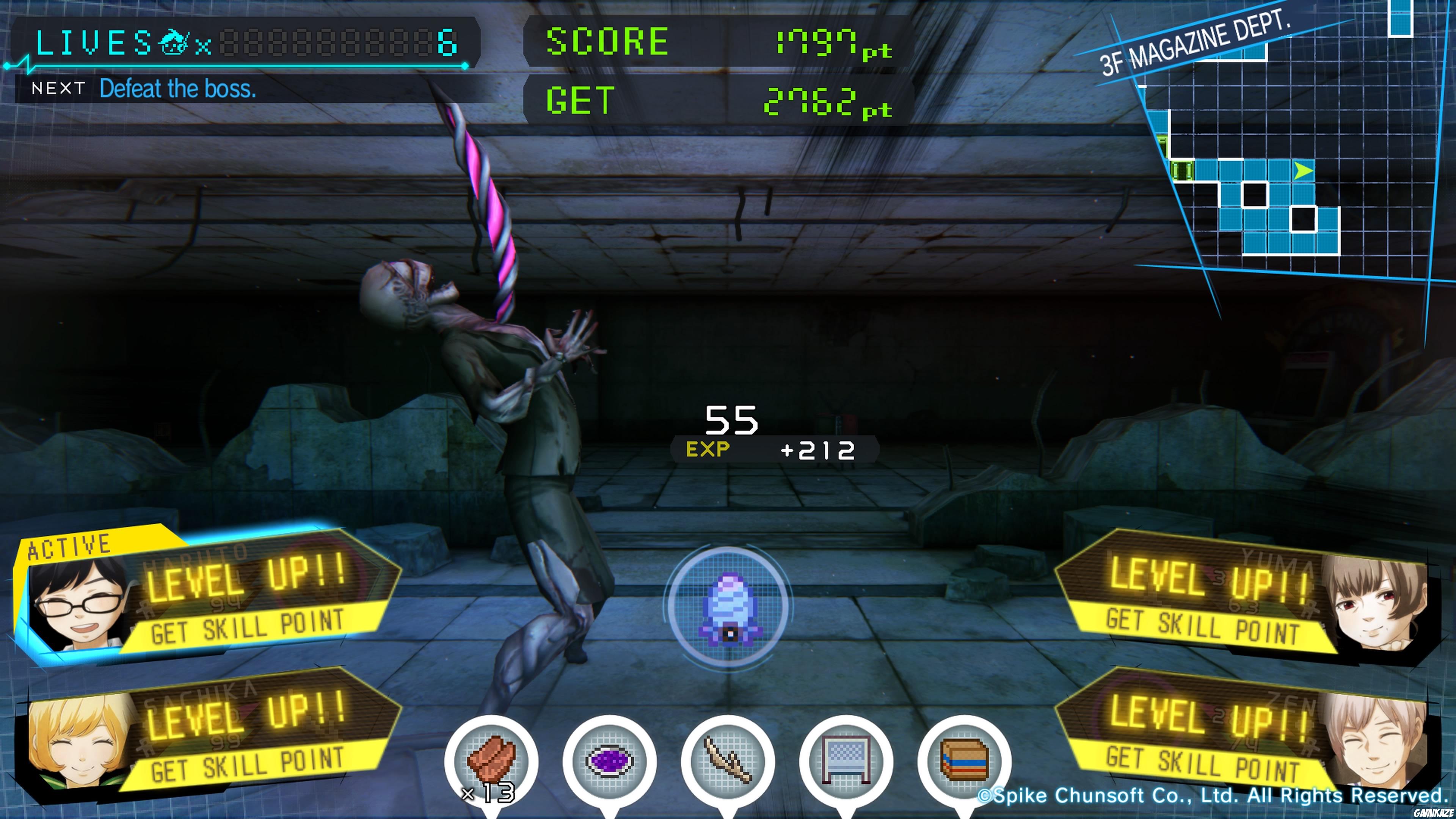Choose the purple dish item slot
The height and width of the screenshot is (819, 1456).
pyautogui.click(x=609, y=760)
